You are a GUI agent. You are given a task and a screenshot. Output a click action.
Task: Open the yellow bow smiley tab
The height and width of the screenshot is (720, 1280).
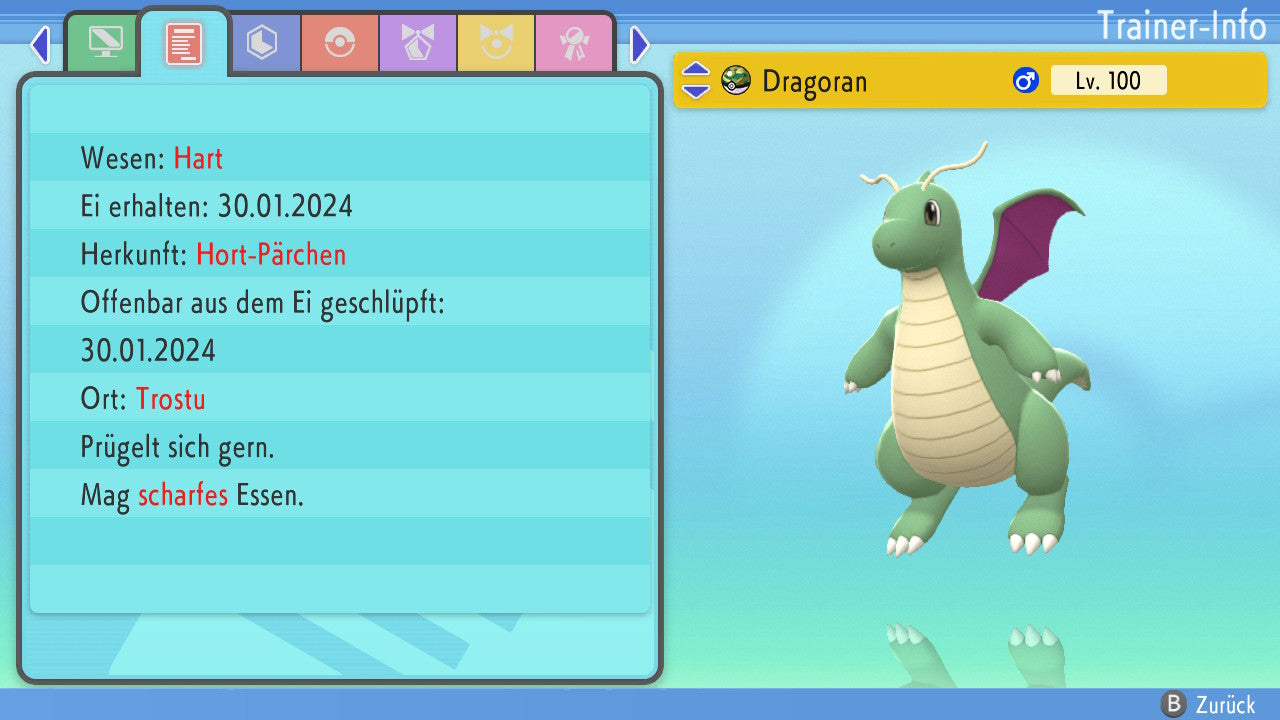pyautogui.click(x=496, y=43)
